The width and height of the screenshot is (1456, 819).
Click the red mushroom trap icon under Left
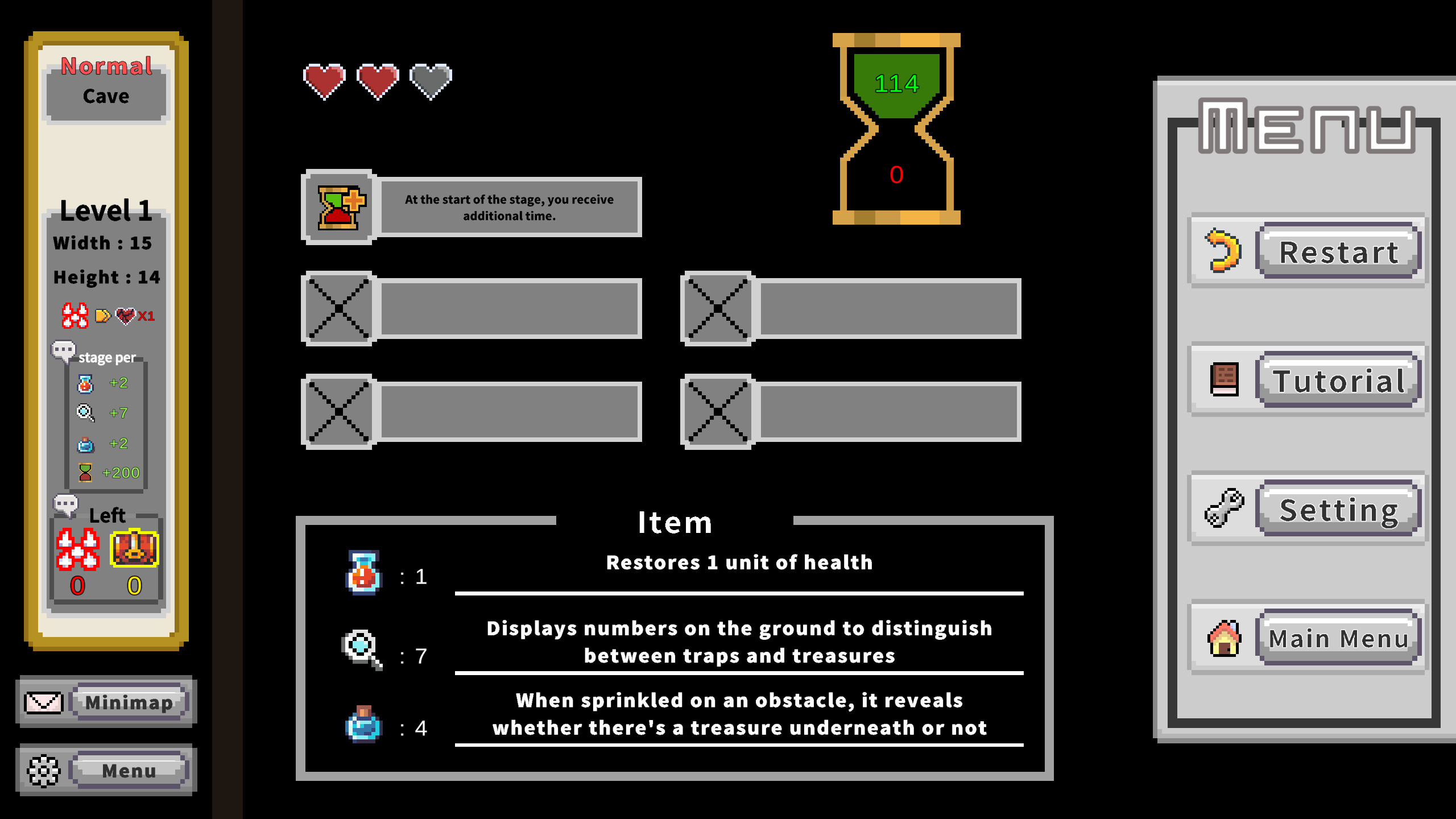(x=78, y=548)
